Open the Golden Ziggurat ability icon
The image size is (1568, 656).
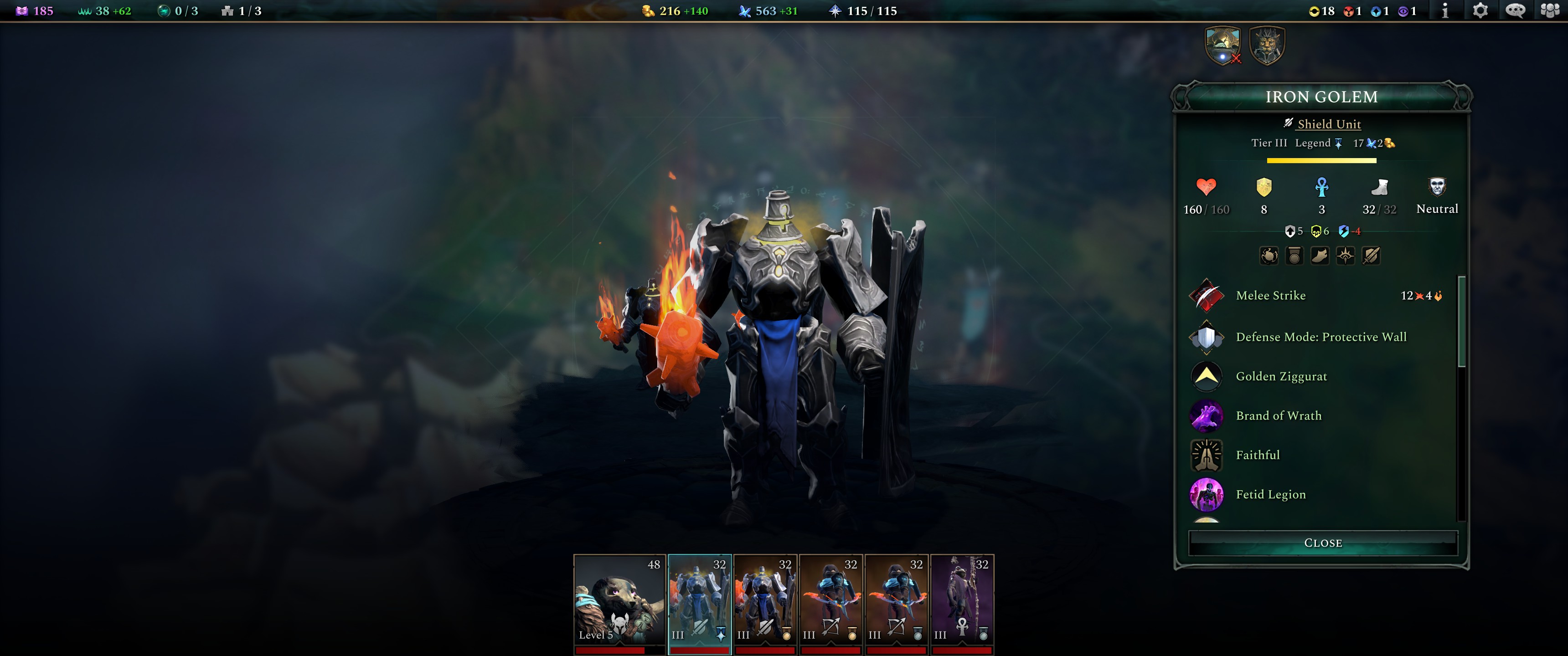1207,376
